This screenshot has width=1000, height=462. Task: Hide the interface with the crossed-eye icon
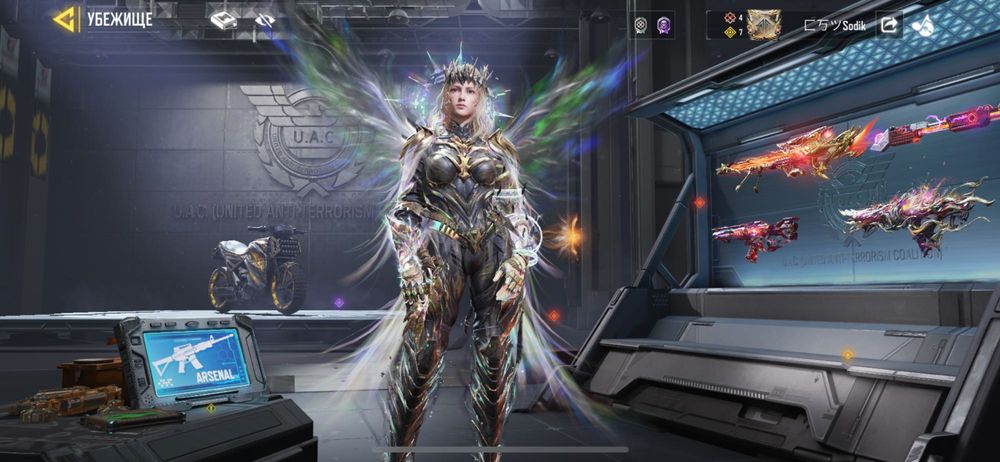point(265,19)
